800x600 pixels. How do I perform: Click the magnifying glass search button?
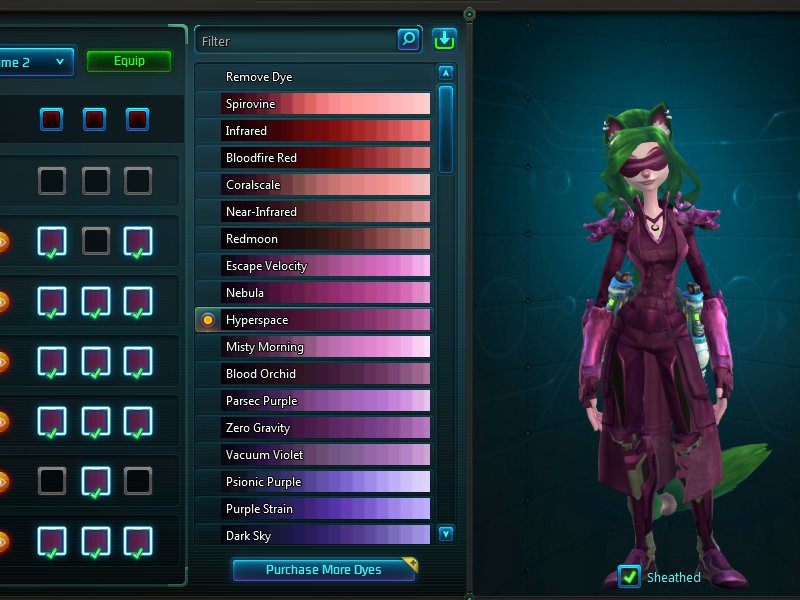[x=409, y=39]
